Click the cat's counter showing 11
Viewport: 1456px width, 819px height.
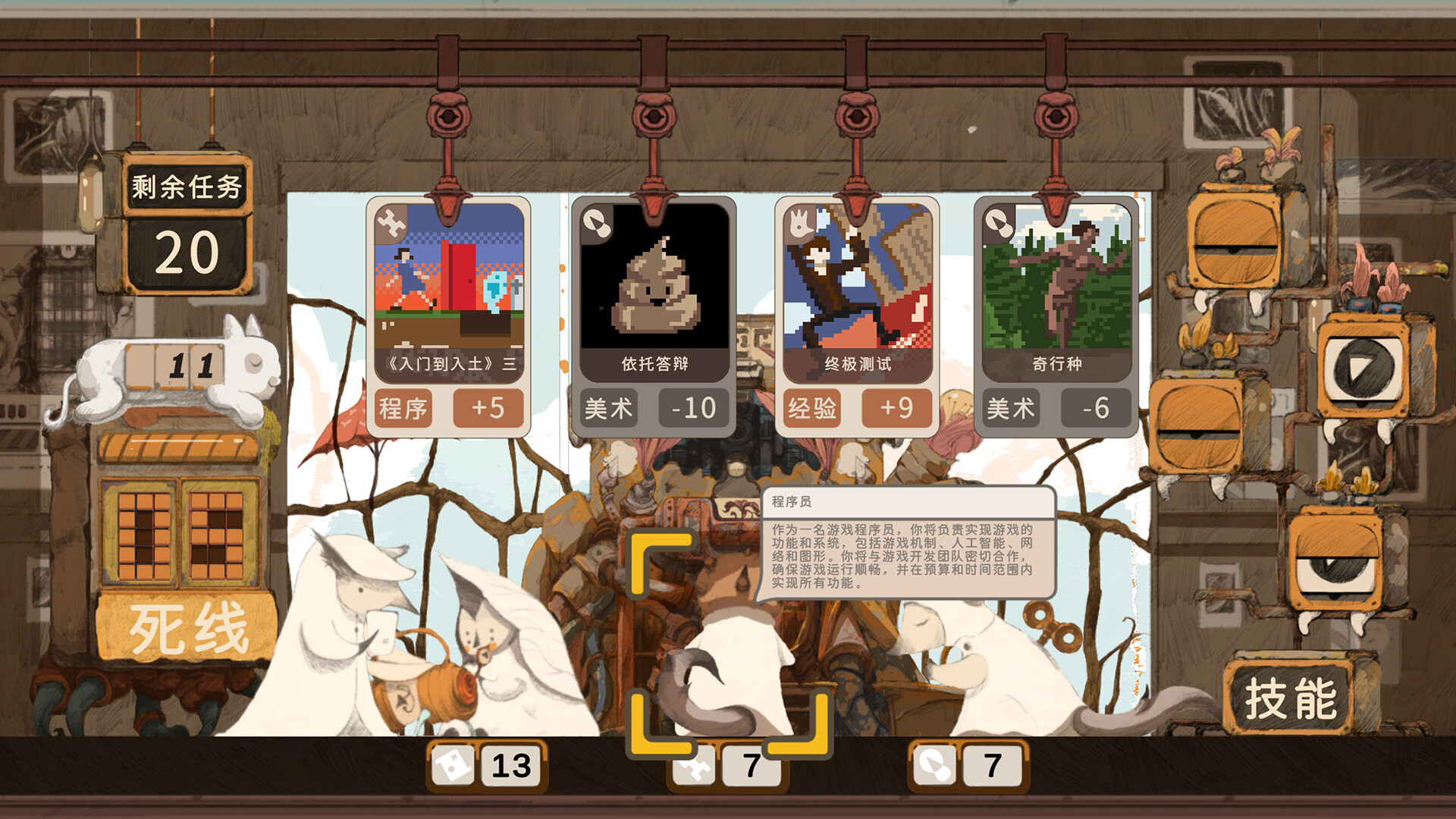tap(173, 366)
